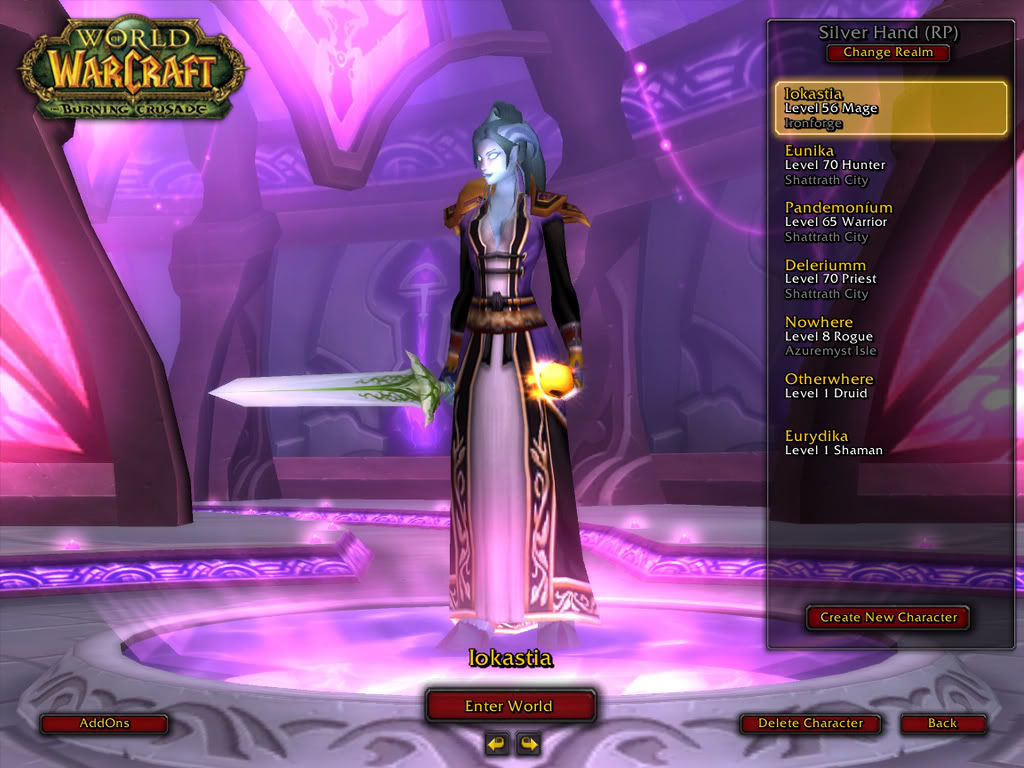Image resolution: width=1024 pixels, height=768 pixels.
Task: Enter World with the selected character
Action: pyautogui.click(x=510, y=706)
